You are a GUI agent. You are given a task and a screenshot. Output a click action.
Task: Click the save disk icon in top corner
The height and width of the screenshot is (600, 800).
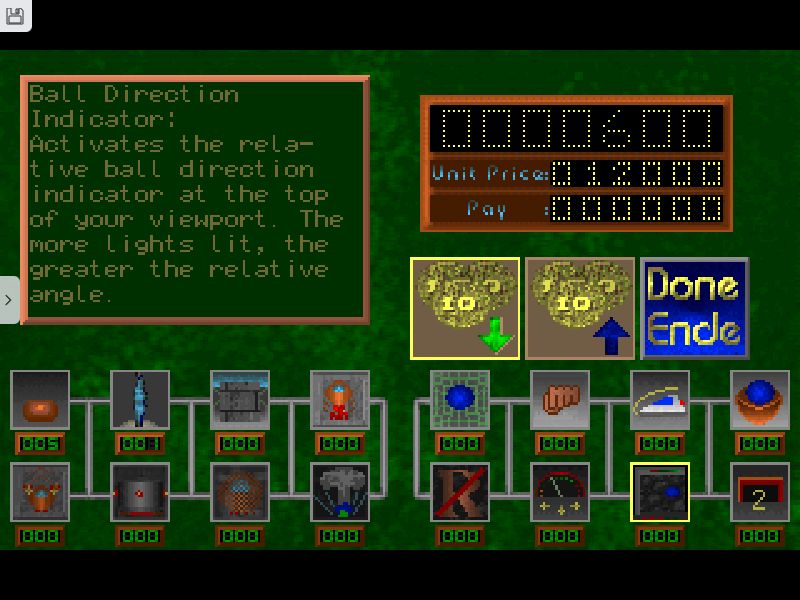coord(15,15)
